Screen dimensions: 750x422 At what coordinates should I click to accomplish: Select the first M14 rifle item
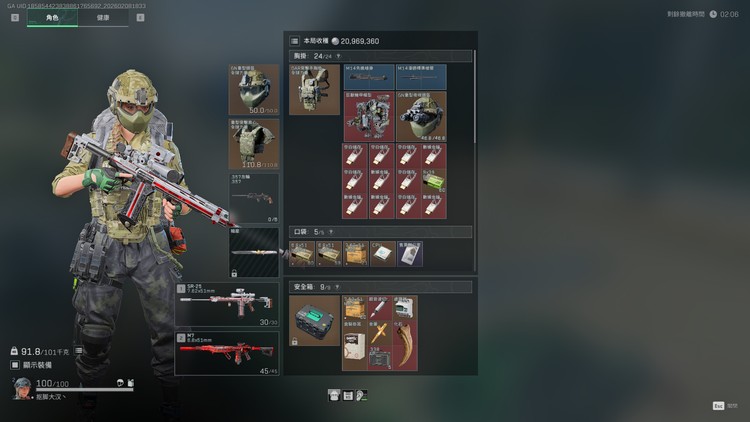click(369, 77)
